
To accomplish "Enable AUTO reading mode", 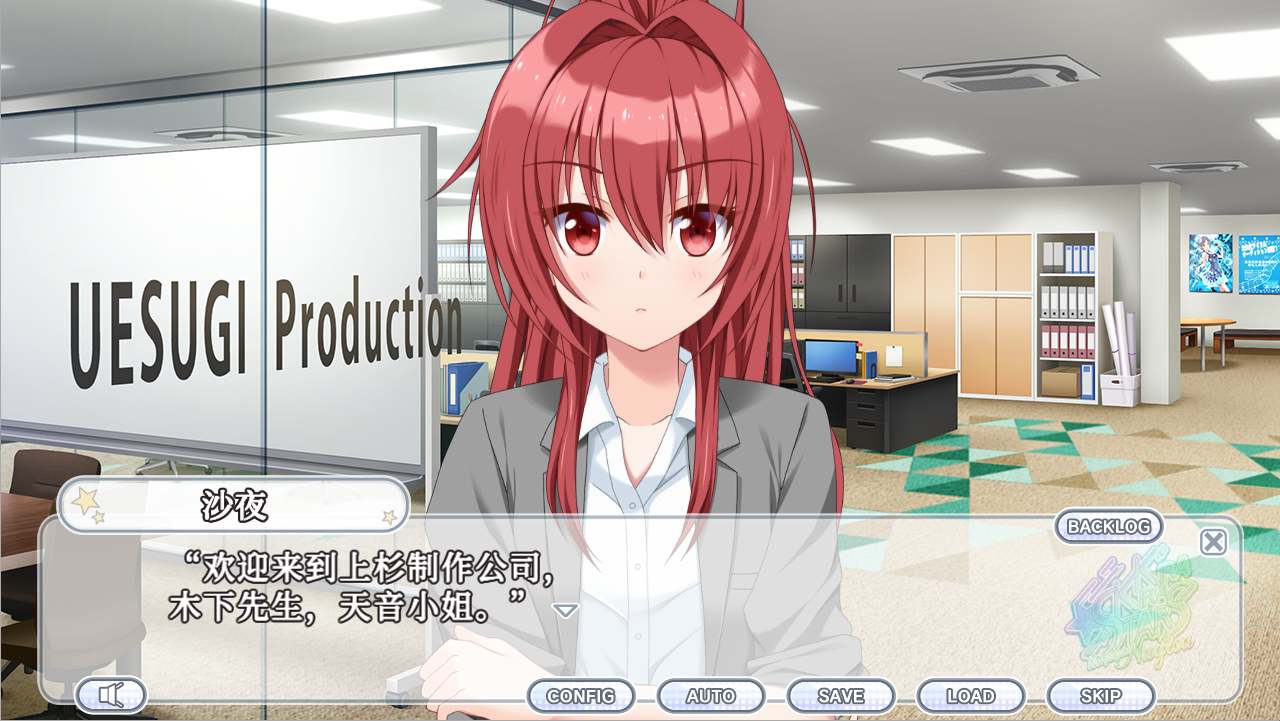I will (x=712, y=695).
